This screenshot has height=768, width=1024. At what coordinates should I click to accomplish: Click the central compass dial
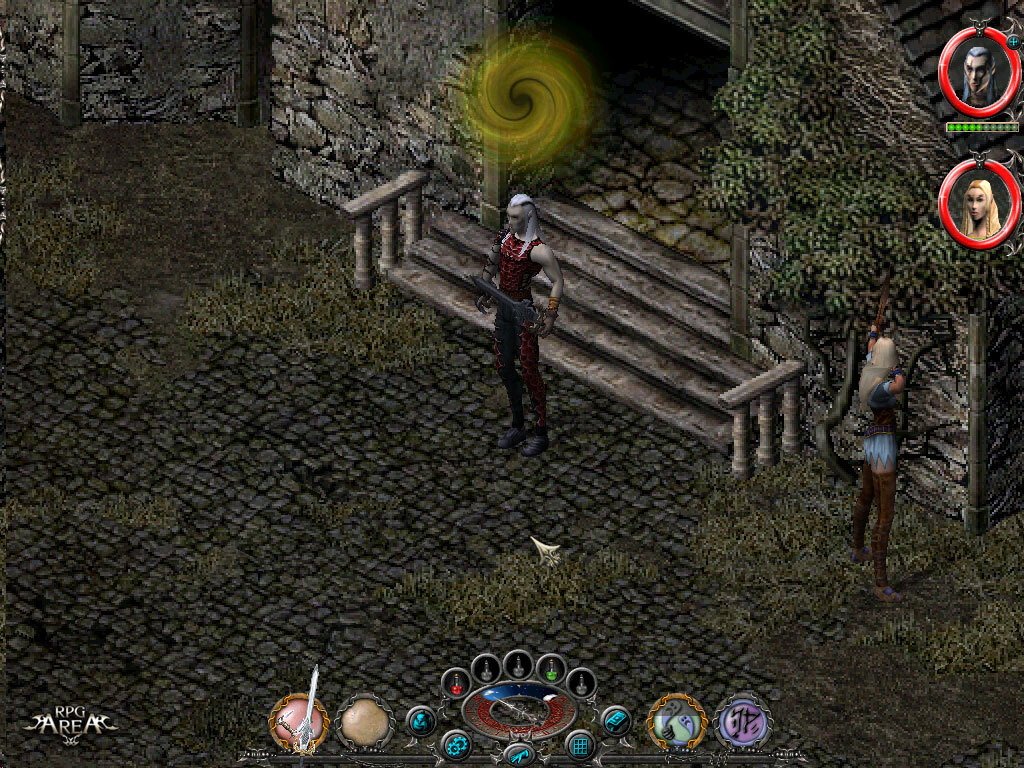[518, 709]
